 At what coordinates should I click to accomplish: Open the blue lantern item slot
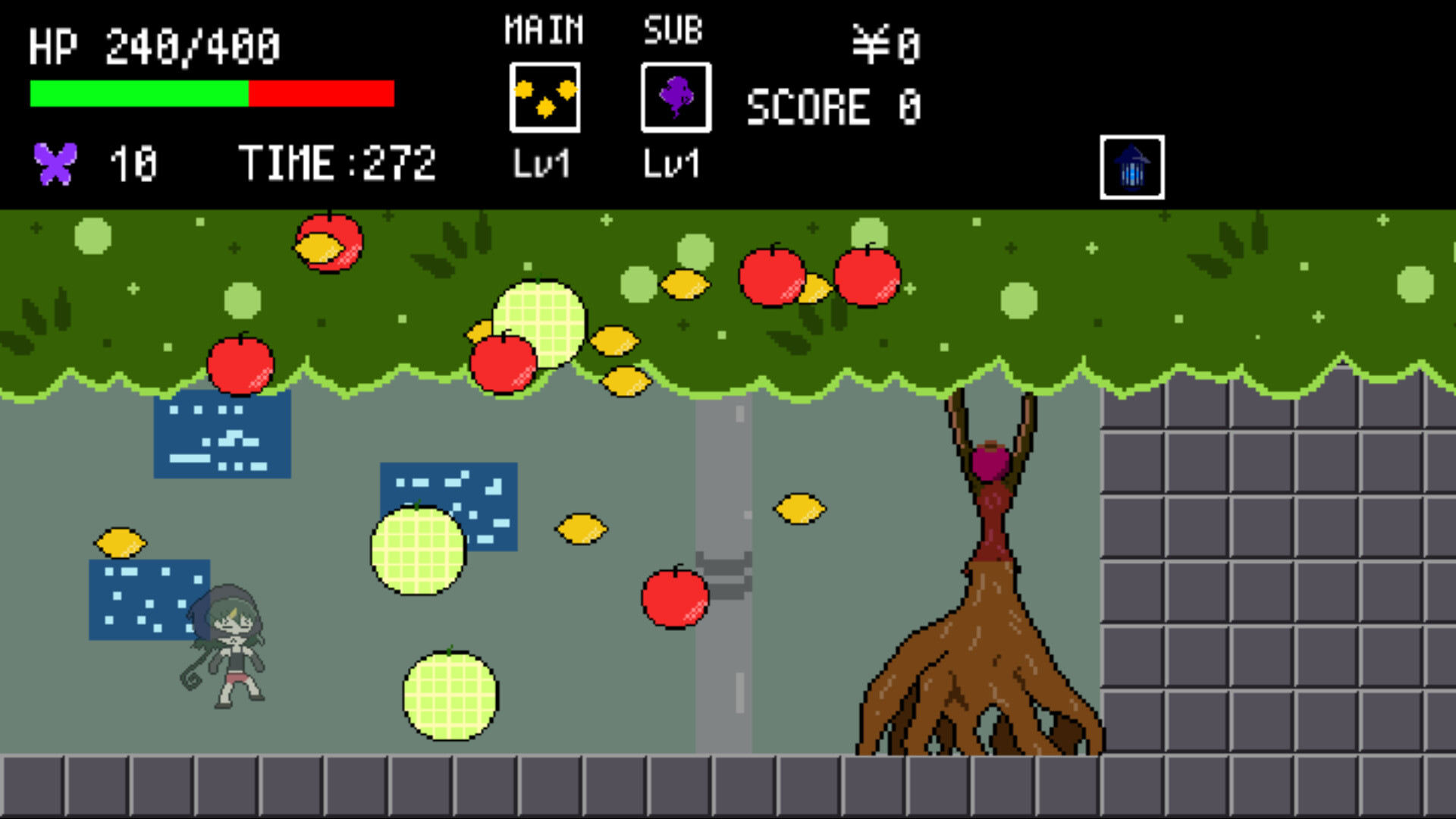(1131, 166)
